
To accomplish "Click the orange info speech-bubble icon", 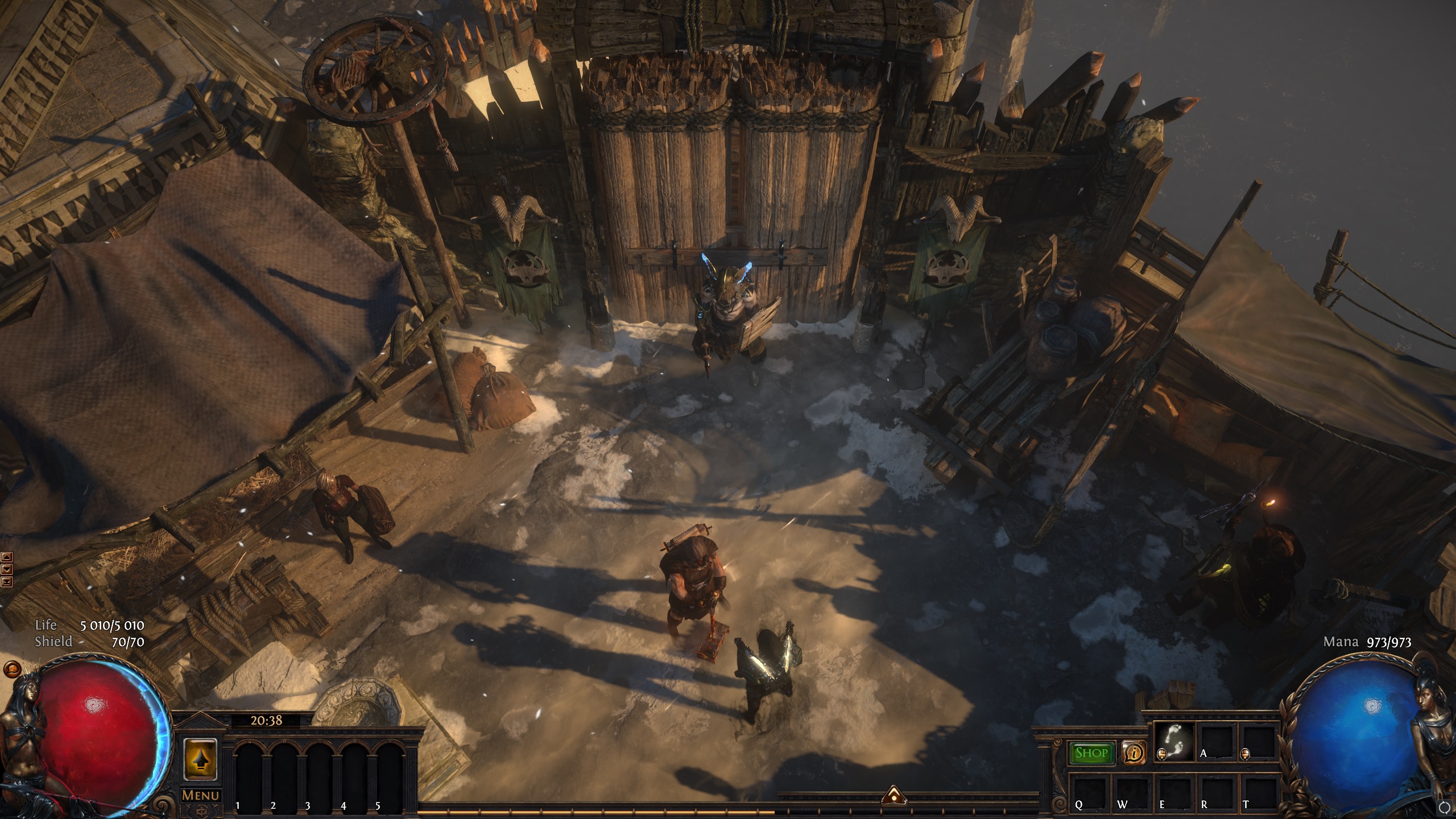I will click(x=1134, y=753).
